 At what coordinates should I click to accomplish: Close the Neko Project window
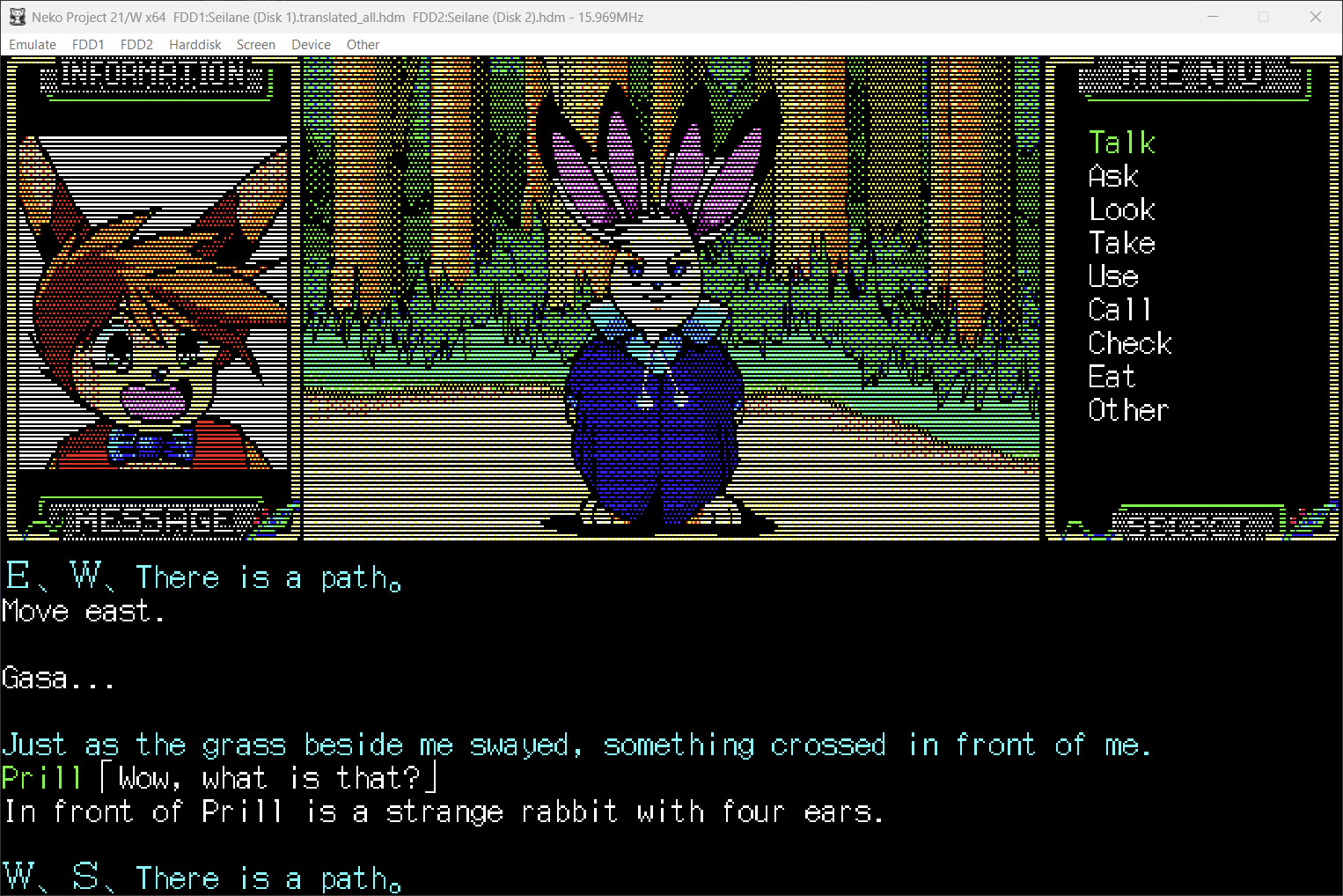1315,17
